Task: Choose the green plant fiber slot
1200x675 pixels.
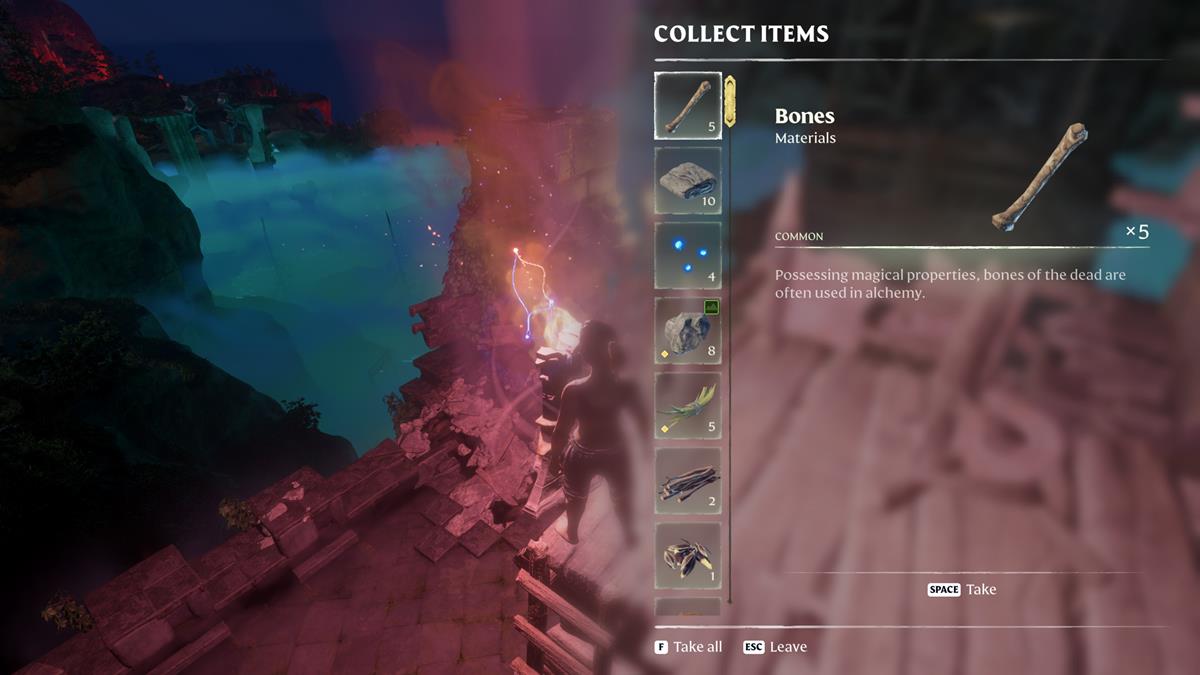Action: click(x=687, y=405)
